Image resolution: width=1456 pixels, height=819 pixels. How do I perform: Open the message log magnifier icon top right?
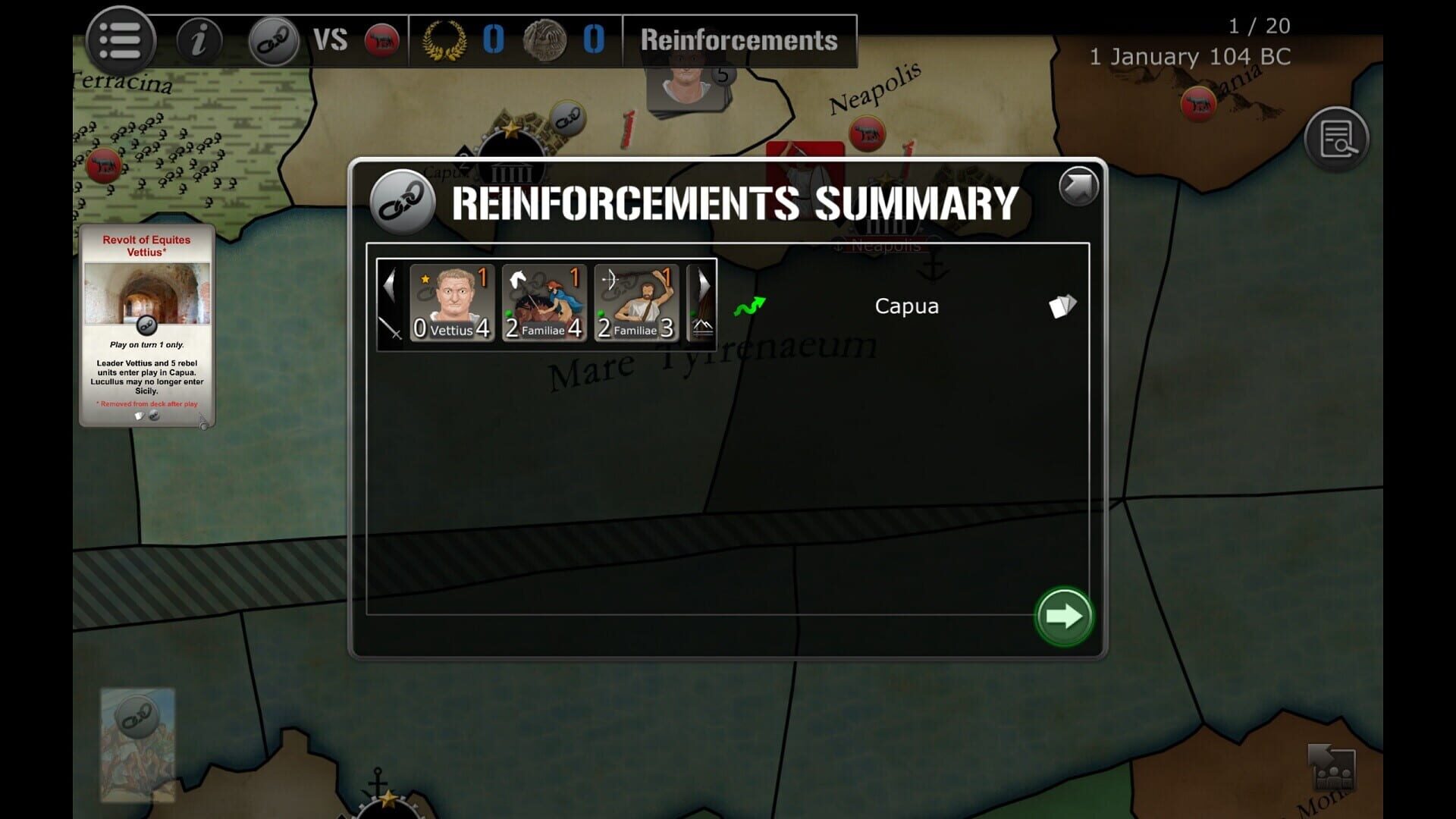click(x=1338, y=140)
